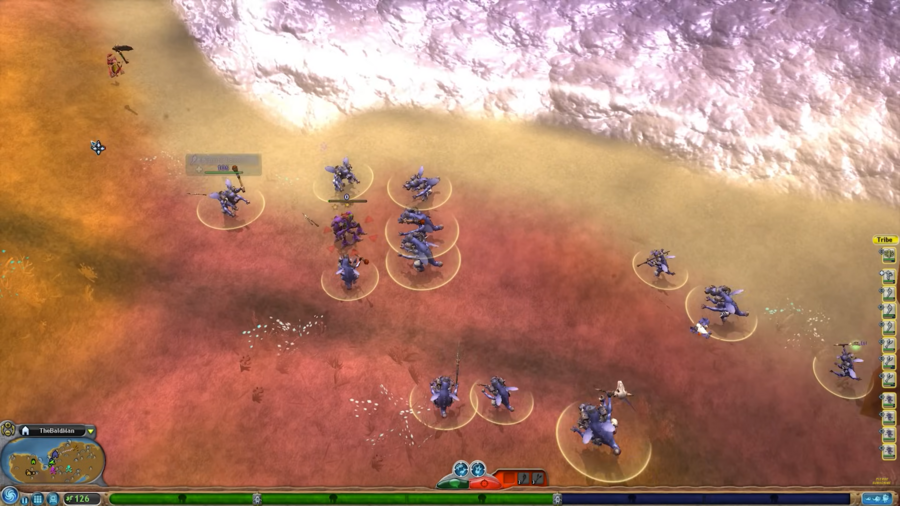Select the red attack stance button
Image resolution: width=900 pixels, height=506 pixels.
pyautogui.click(x=486, y=483)
